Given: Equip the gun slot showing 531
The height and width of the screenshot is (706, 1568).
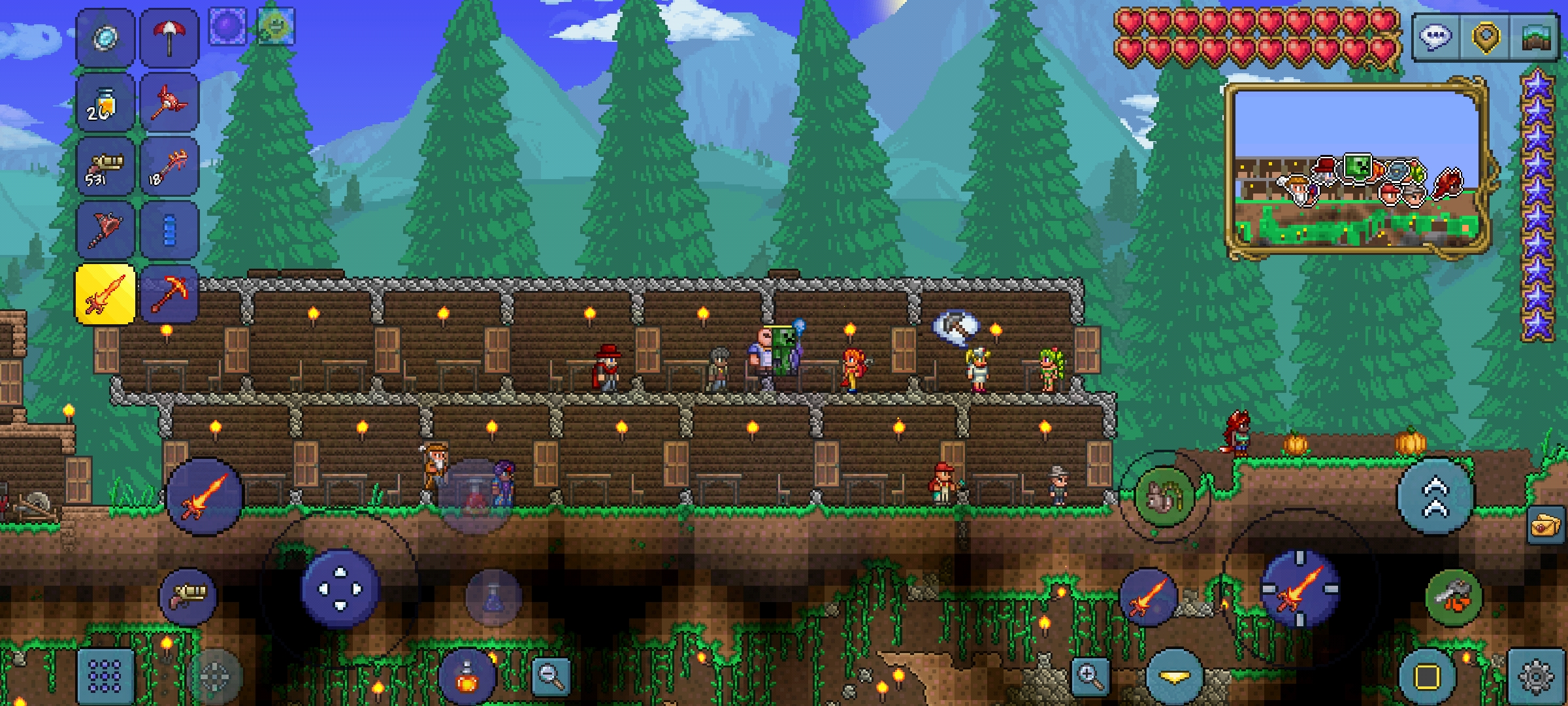Looking at the screenshot, I should pyautogui.click(x=105, y=167).
